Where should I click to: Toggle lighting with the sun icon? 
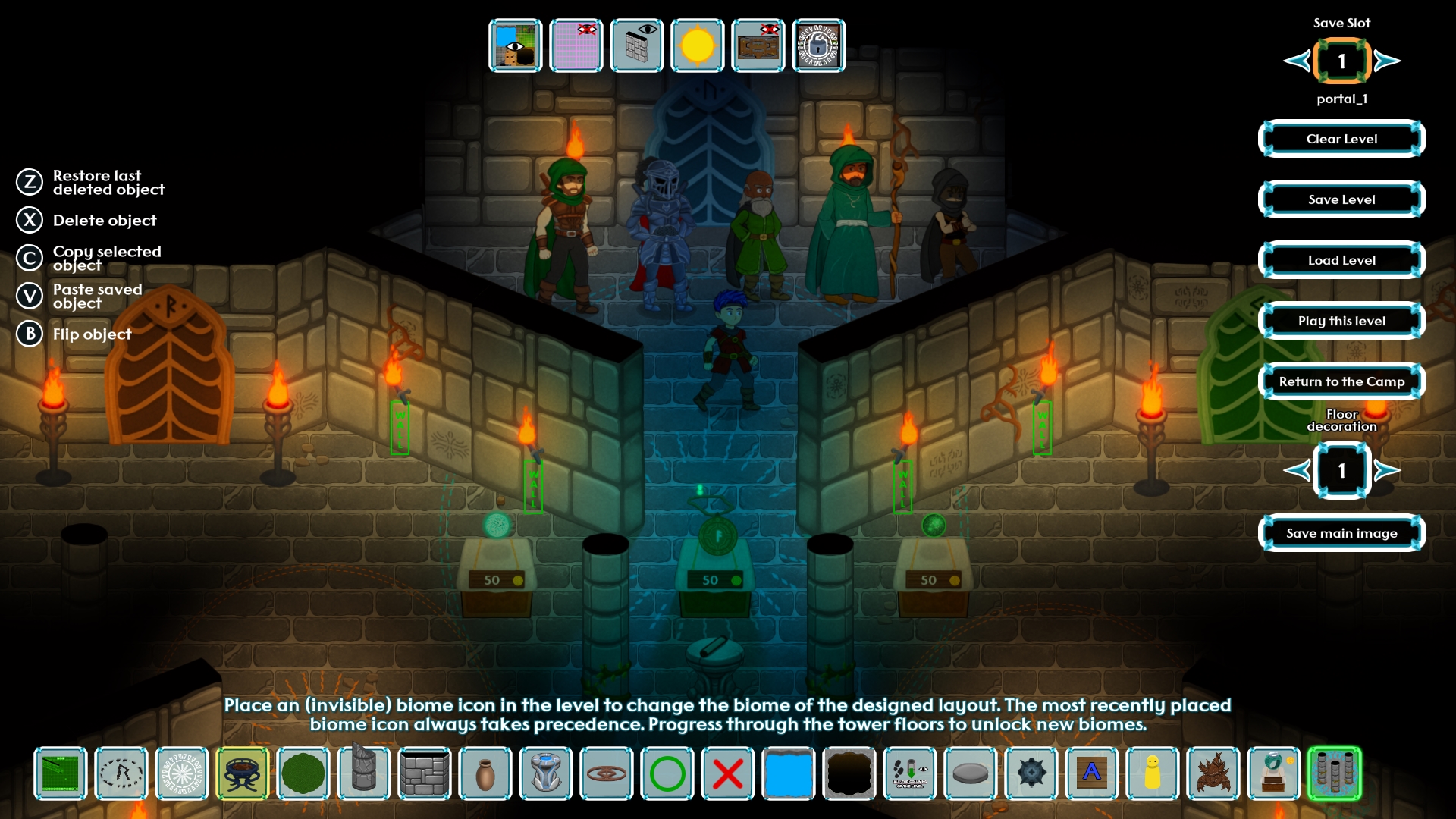pyautogui.click(x=698, y=45)
